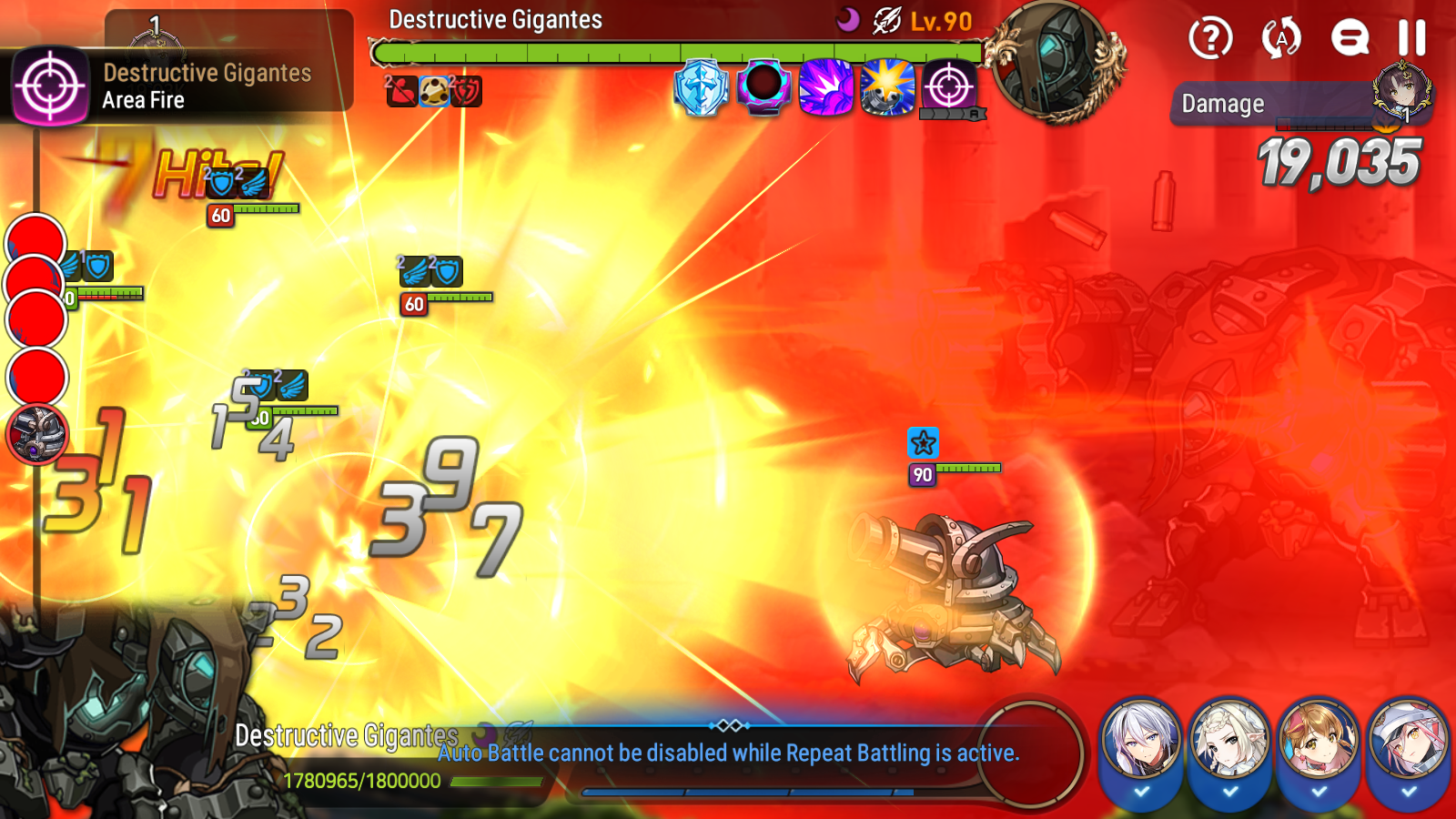Select the Destructive Gigantes title bar
Viewport: 1456px width, 819px height.
coord(496,18)
